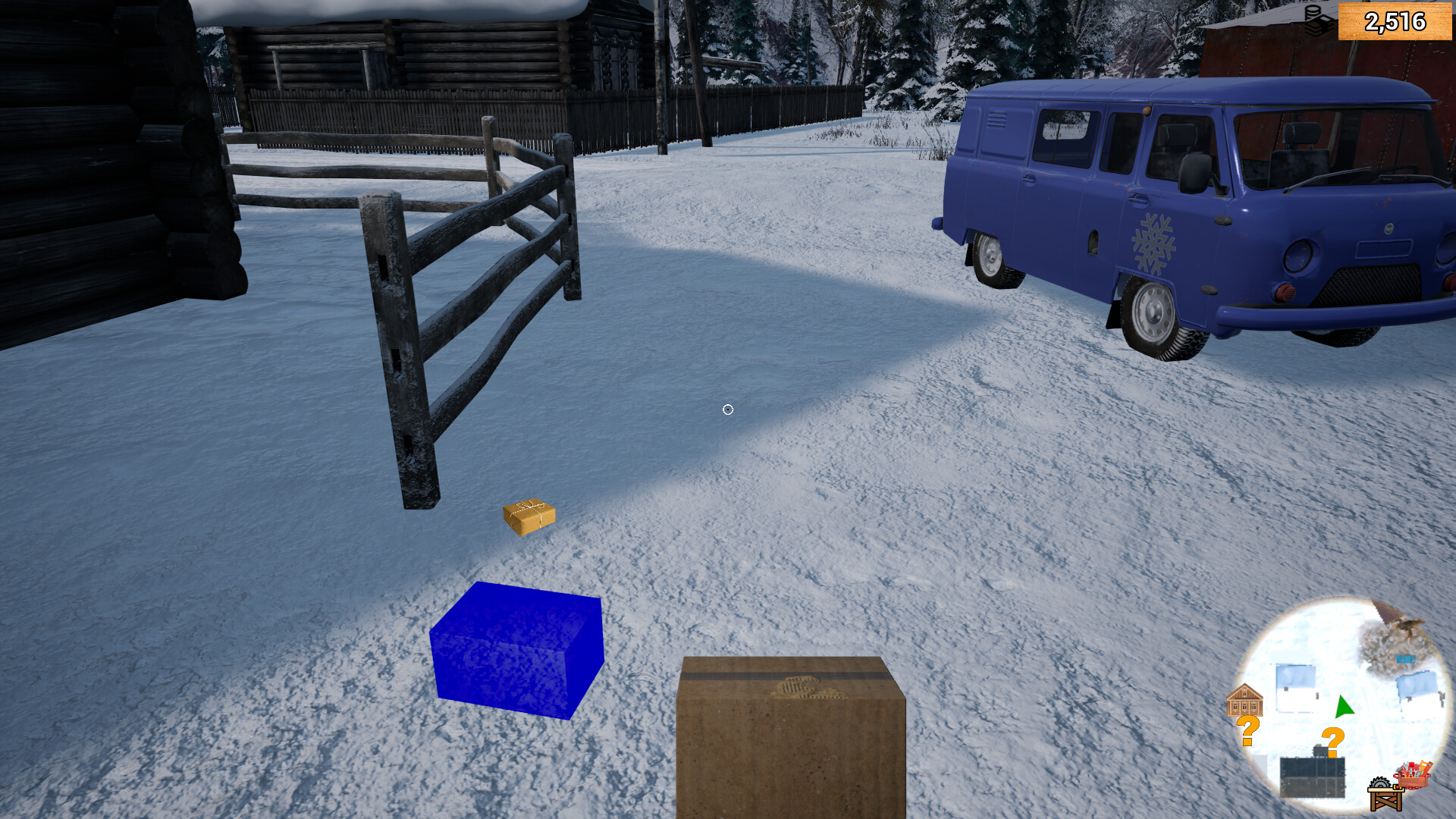
Task: Select the house icon on the minimap
Action: tap(1246, 701)
